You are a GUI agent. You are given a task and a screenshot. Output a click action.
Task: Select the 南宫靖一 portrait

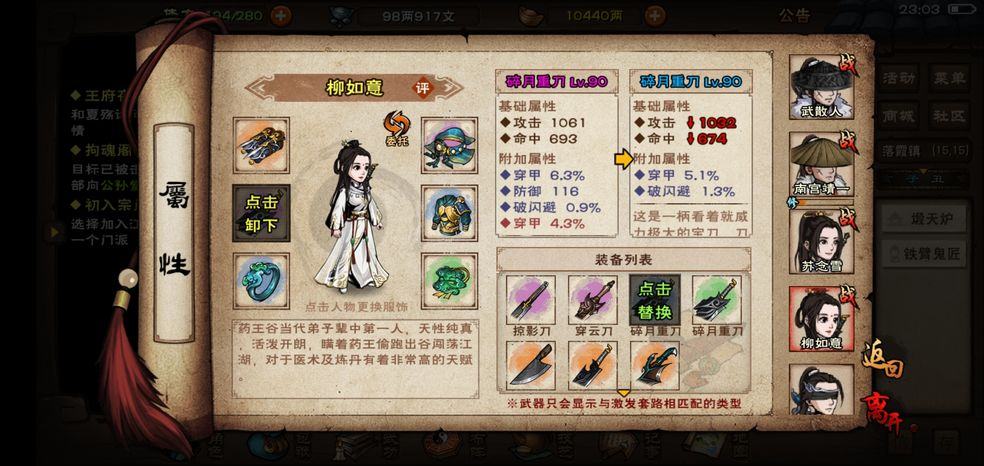tap(821, 165)
